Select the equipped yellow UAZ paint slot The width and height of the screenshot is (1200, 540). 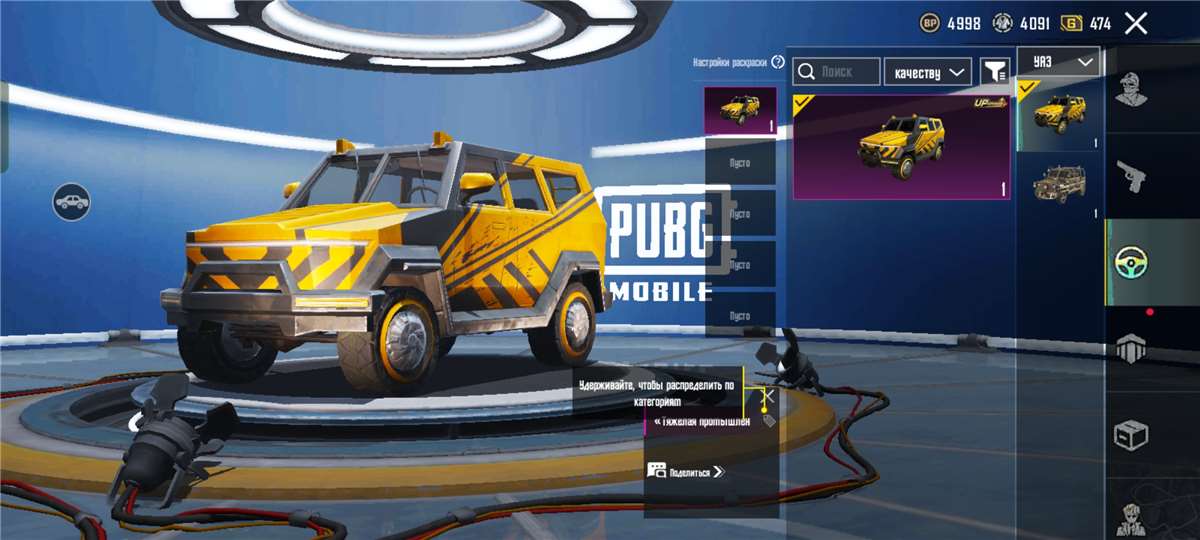coord(740,110)
